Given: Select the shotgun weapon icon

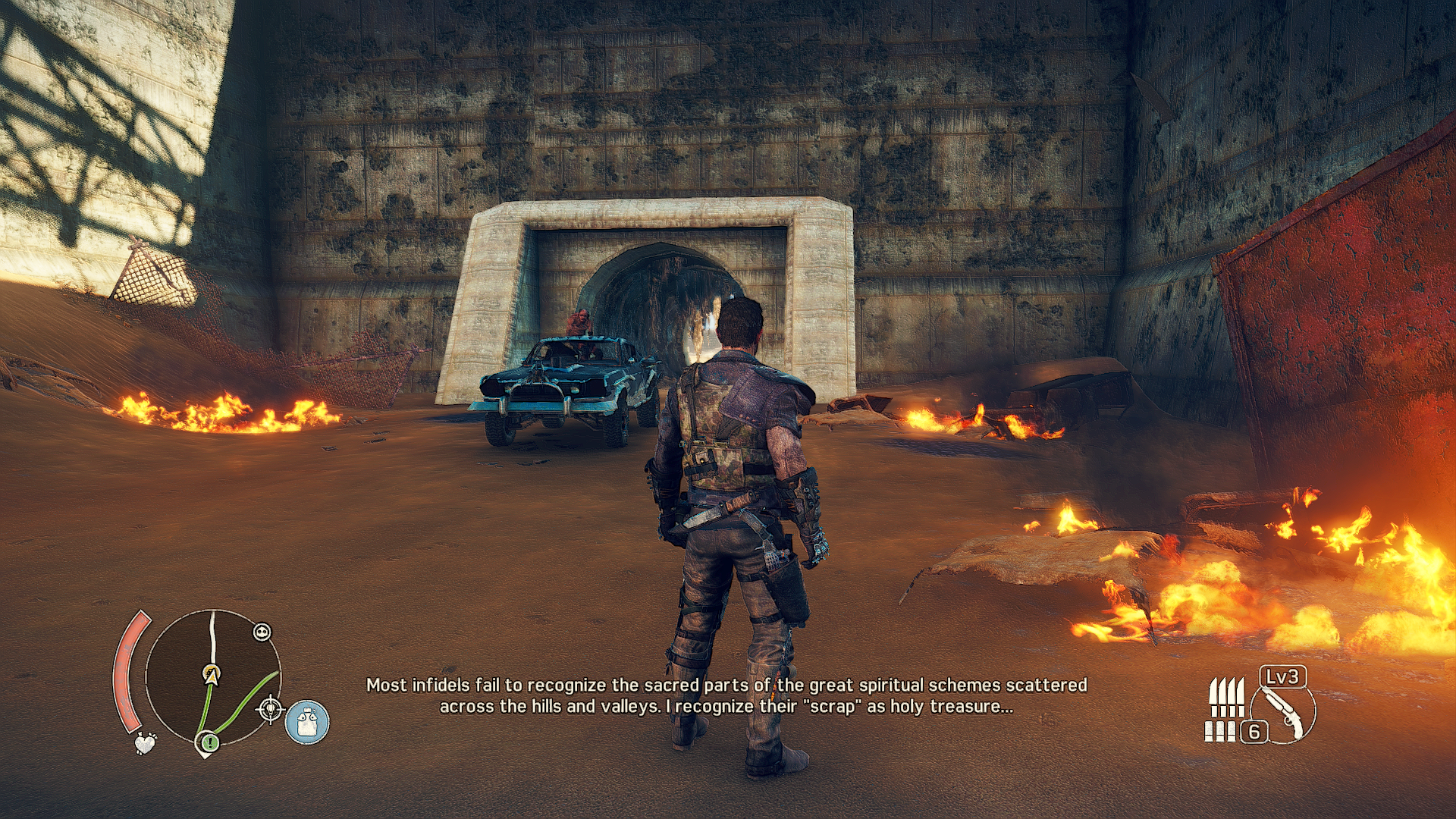Looking at the screenshot, I should pos(1285,713).
